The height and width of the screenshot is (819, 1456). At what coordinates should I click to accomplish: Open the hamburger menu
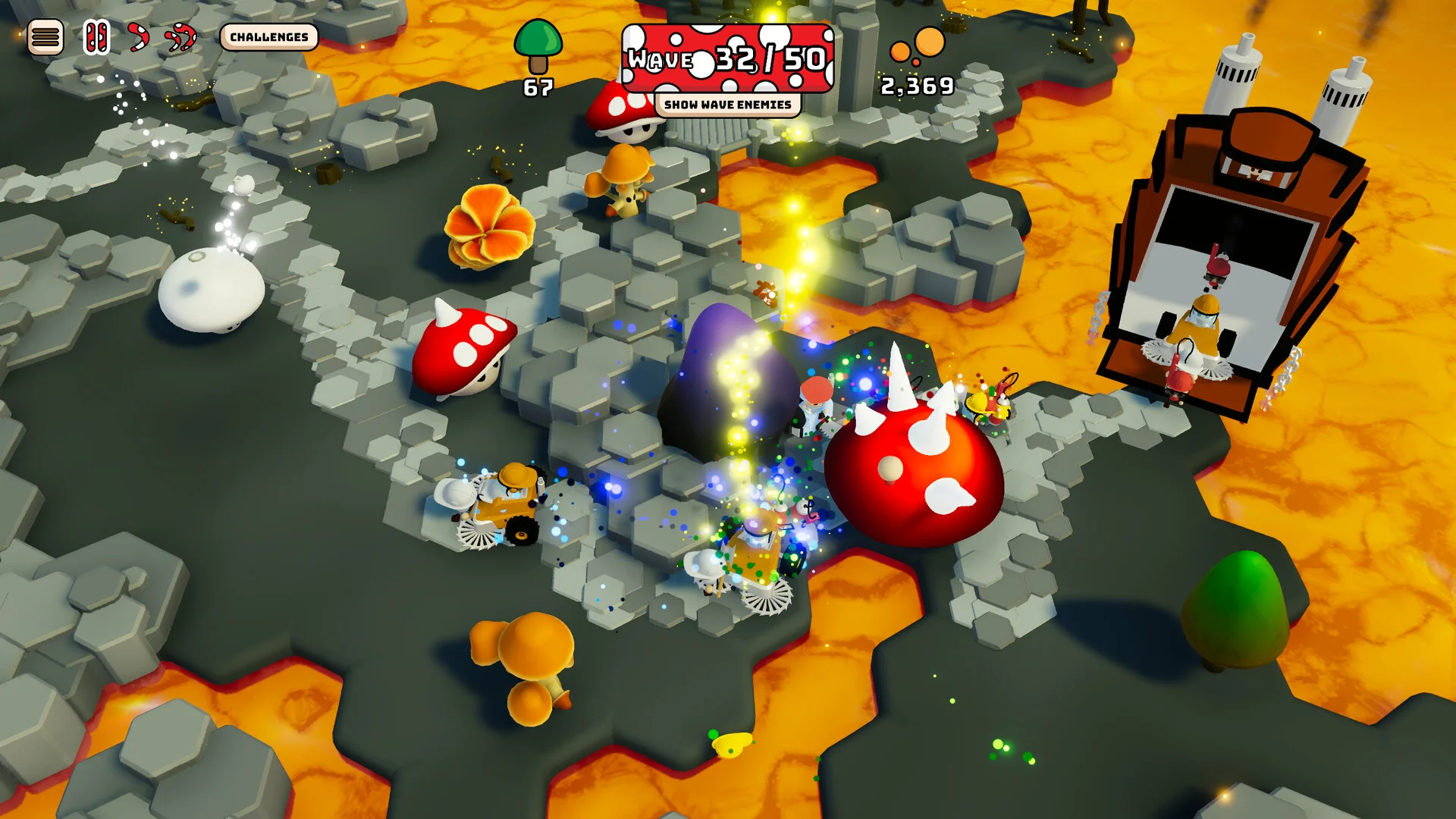point(45,37)
